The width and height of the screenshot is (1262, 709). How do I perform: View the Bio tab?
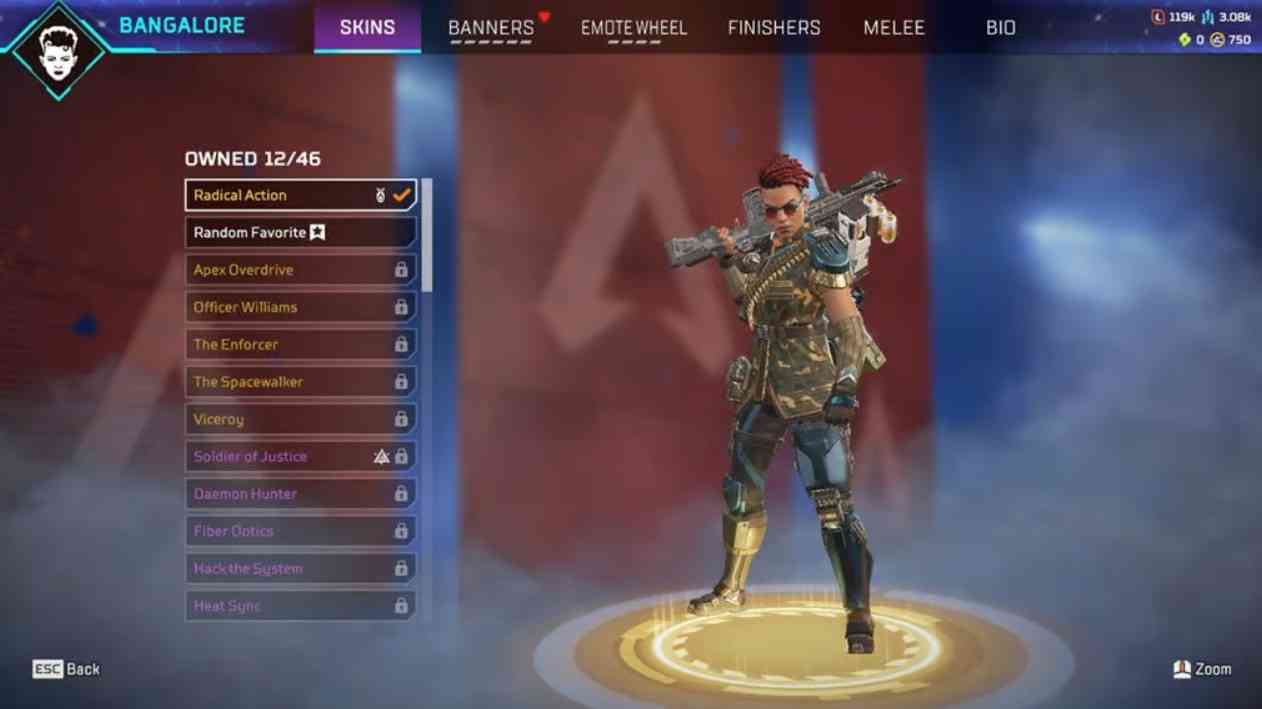pyautogui.click(x=1001, y=28)
